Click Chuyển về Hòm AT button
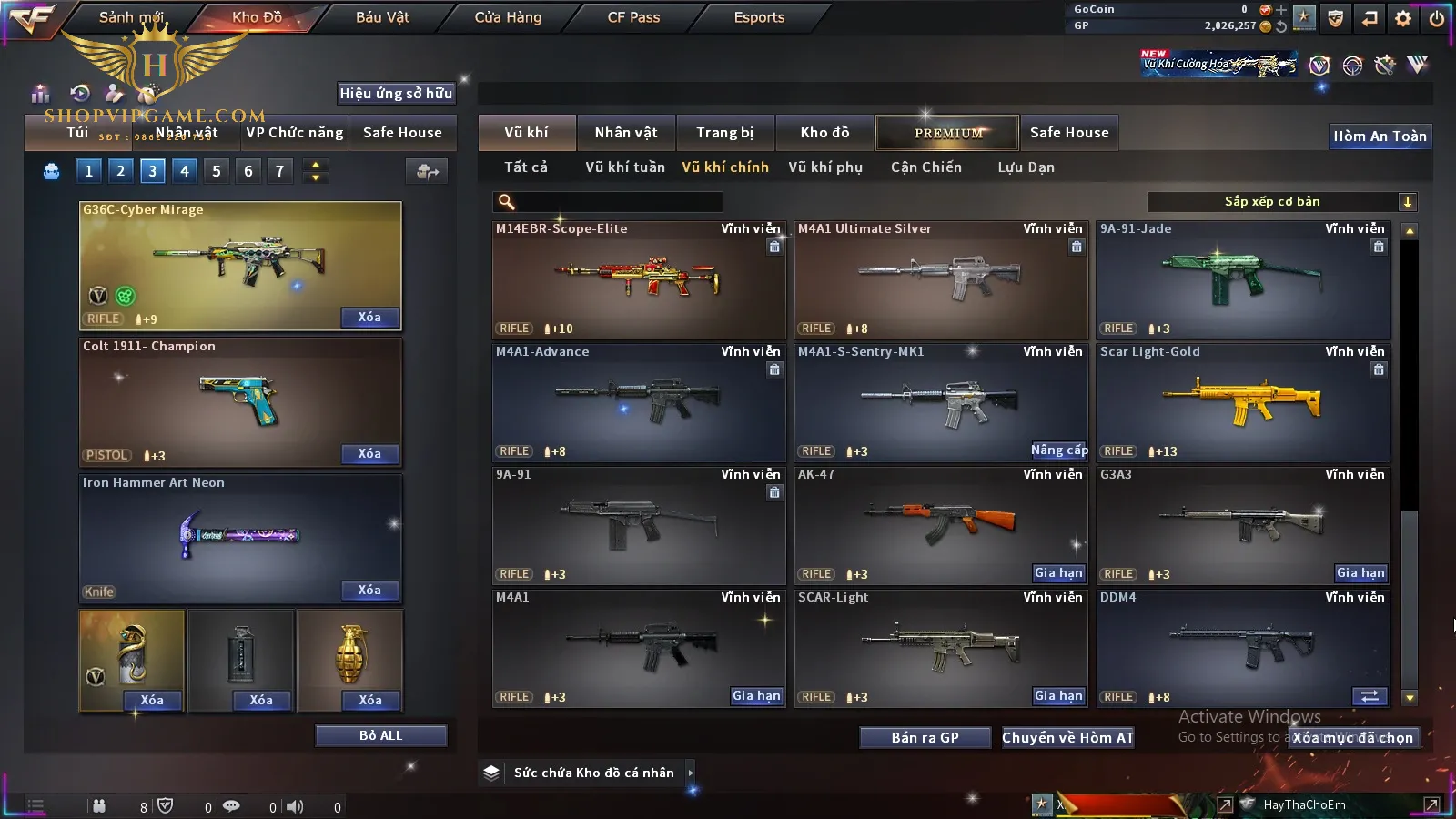 click(1068, 738)
